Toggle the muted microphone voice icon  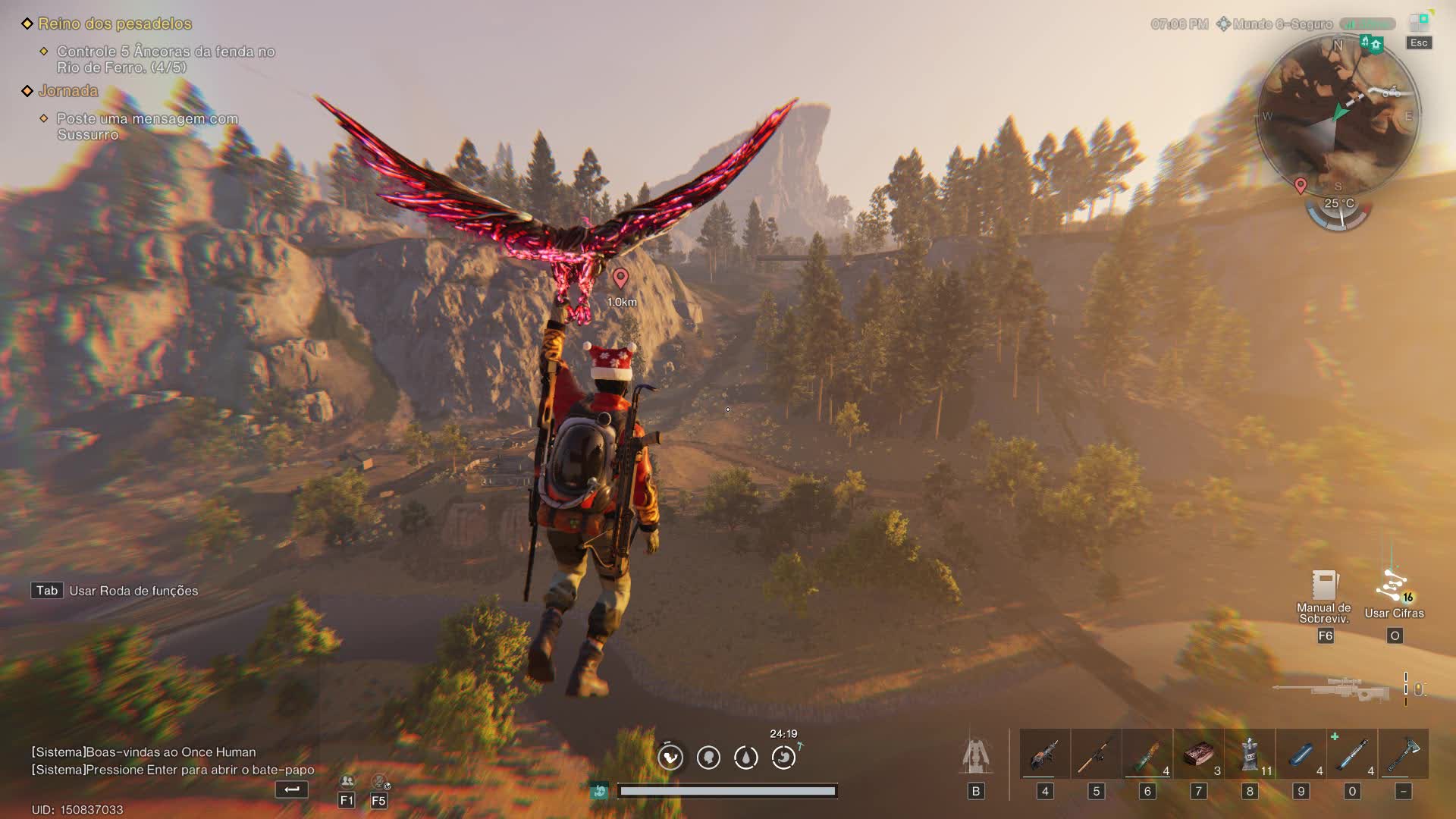(x=379, y=781)
